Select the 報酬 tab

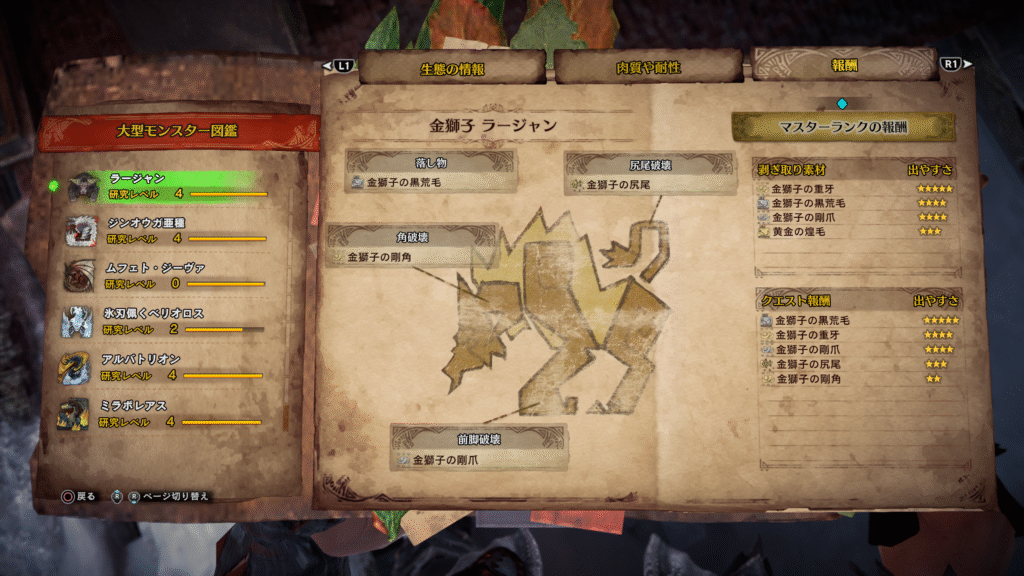click(843, 66)
